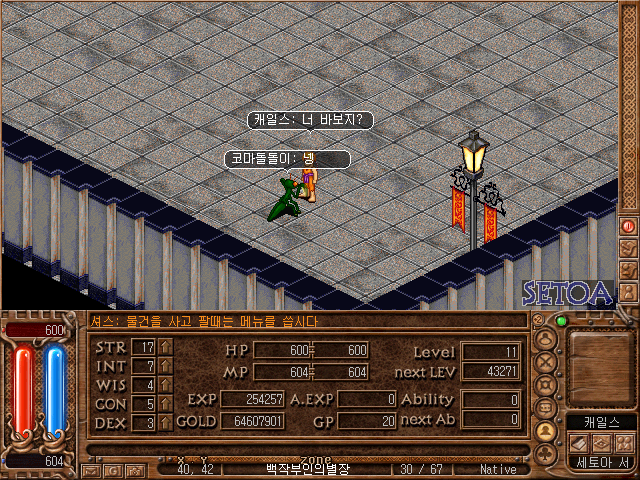The width and height of the screenshot is (640, 480).
Task: Open the mail envelope button
Action: (91, 470)
